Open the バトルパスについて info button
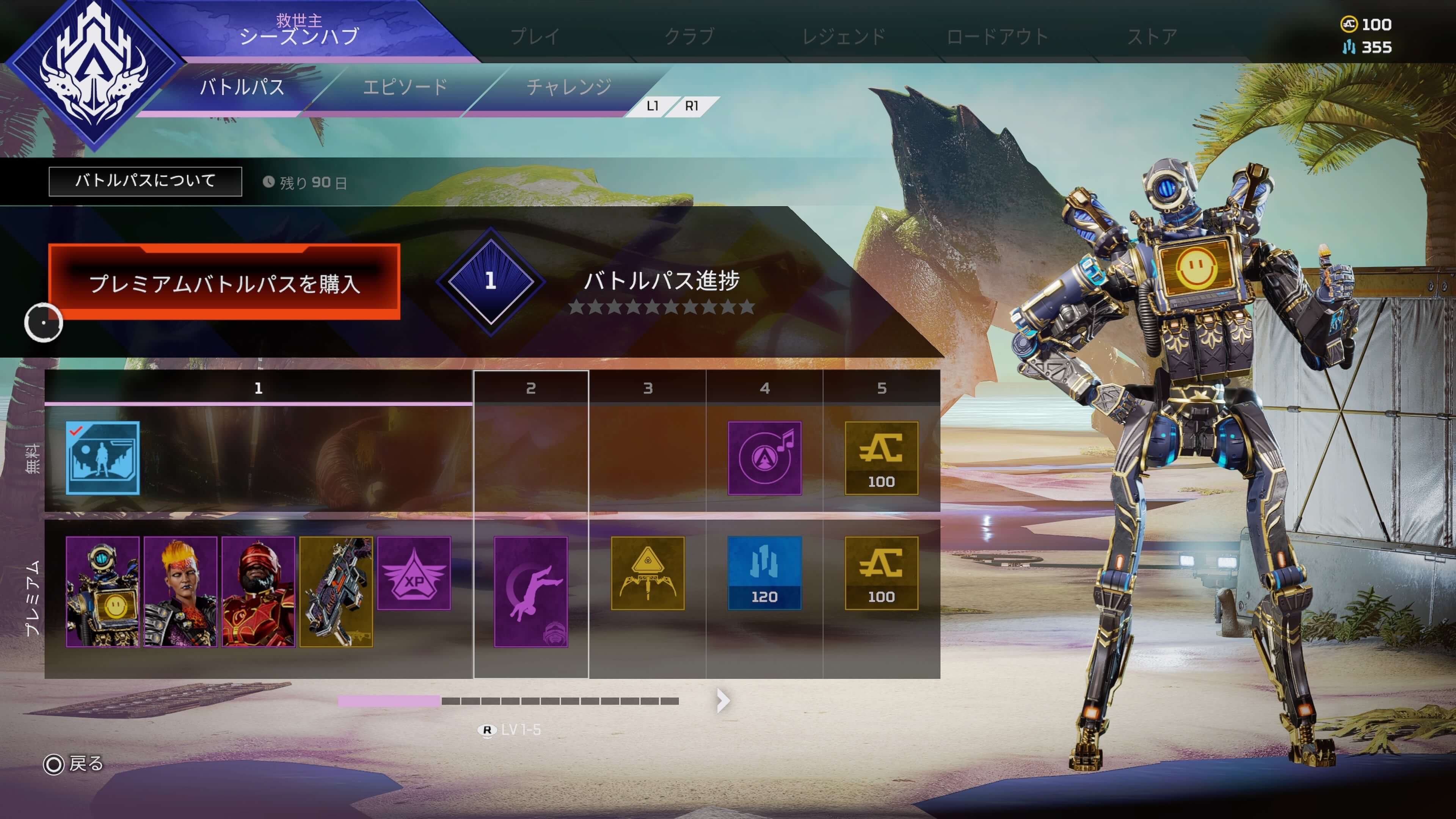 pyautogui.click(x=145, y=182)
